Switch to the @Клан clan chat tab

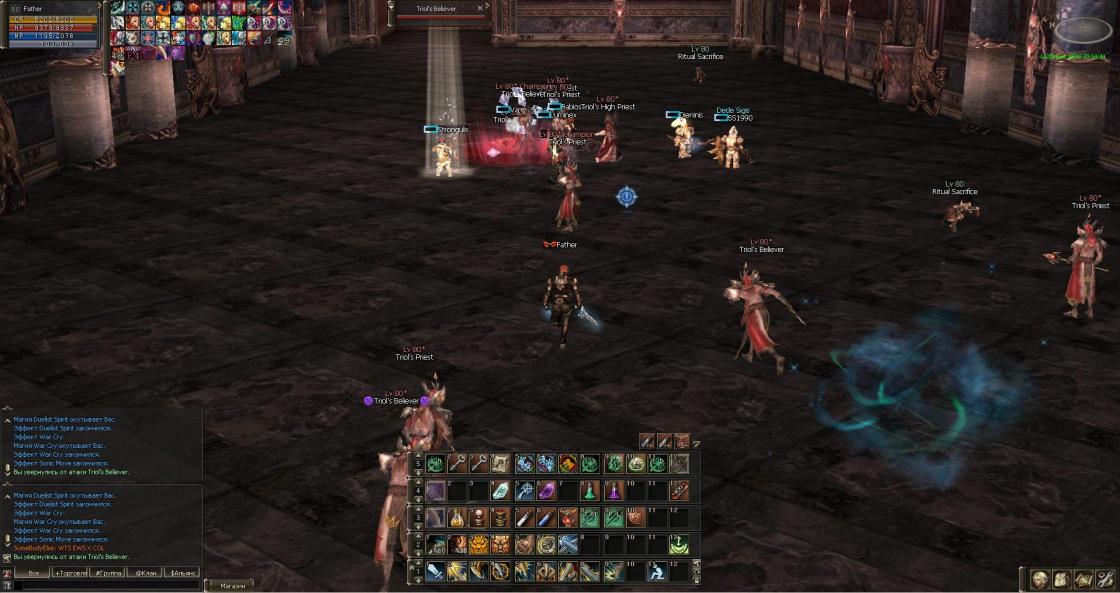[144, 573]
